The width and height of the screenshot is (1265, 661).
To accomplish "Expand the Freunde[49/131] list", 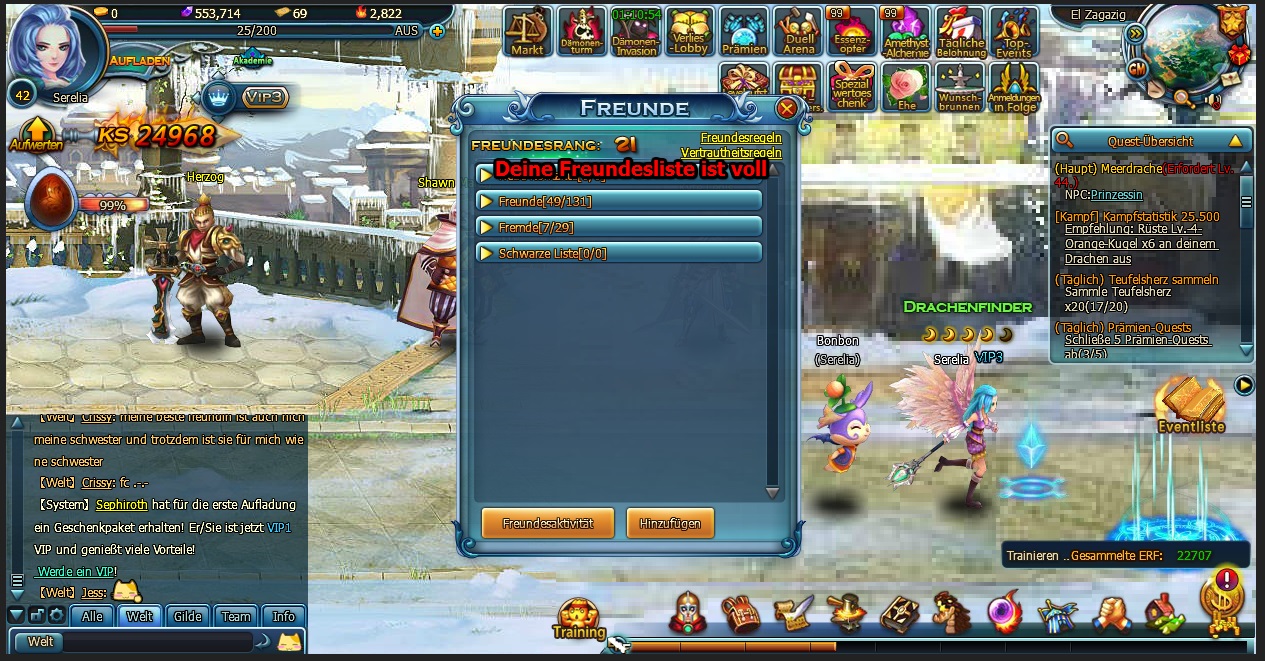I will point(619,201).
